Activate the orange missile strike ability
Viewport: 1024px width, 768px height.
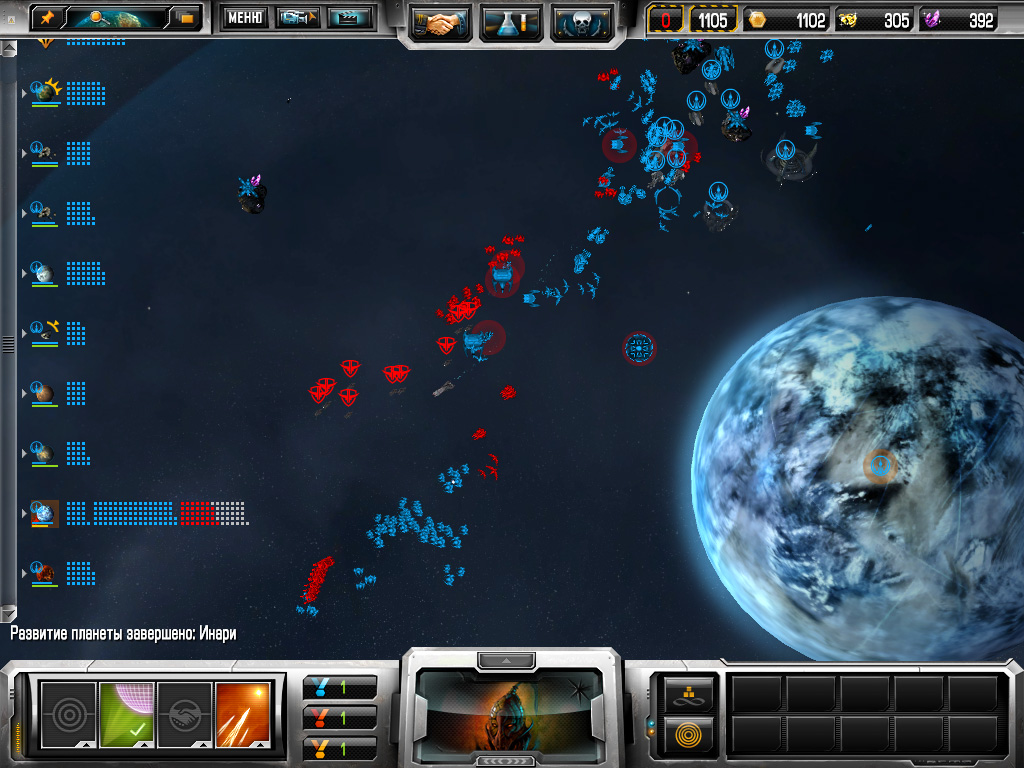(243, 713)
